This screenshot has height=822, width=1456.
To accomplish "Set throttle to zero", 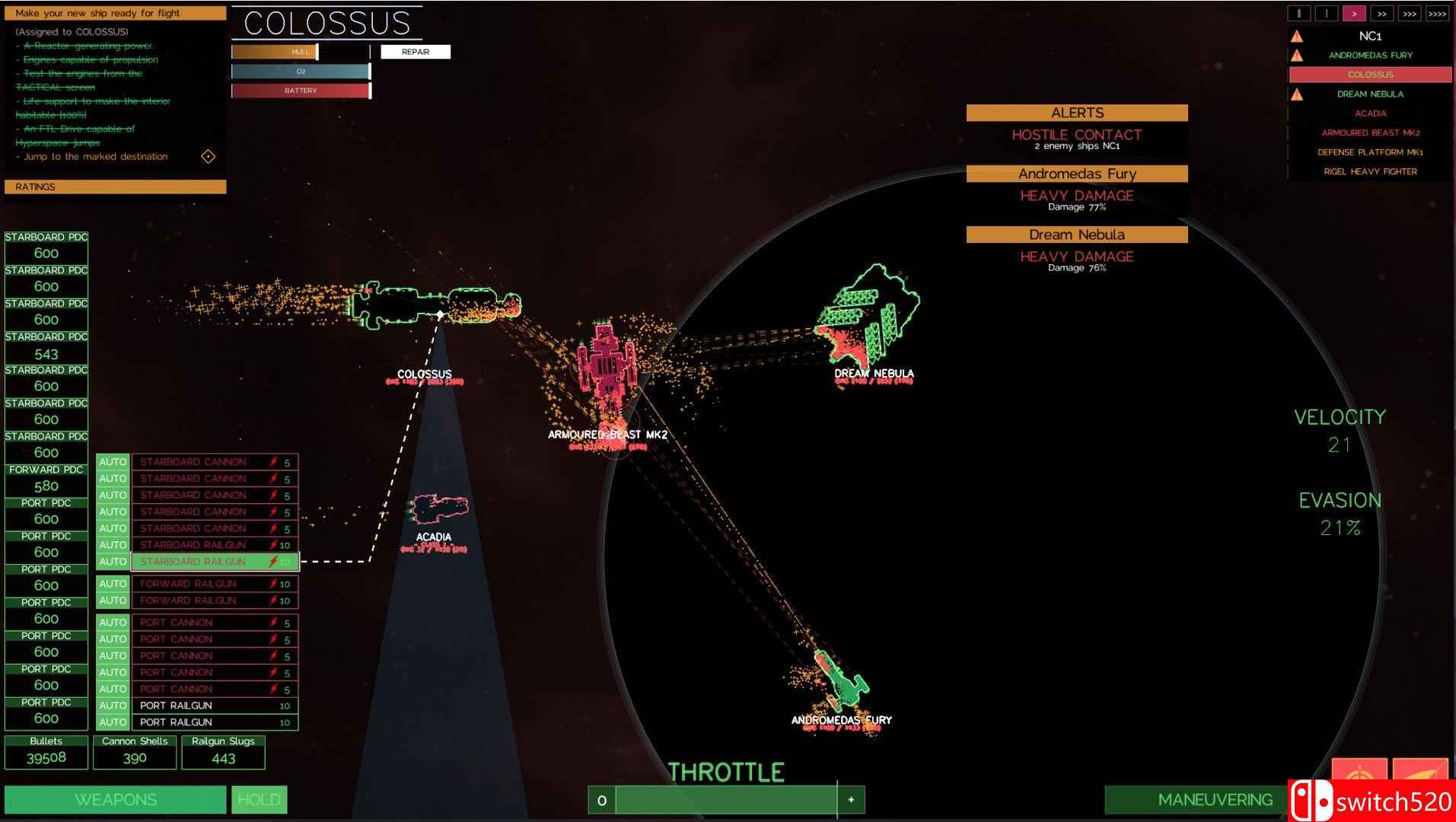I will click(x=601, y=800).
